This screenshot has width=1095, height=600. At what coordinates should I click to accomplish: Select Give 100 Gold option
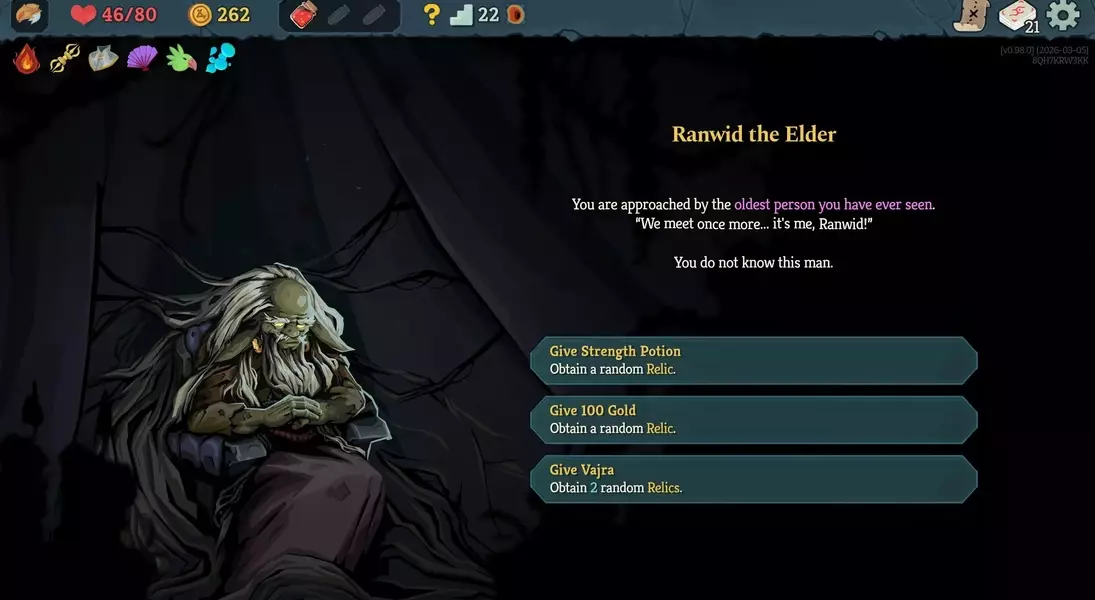[753, 419]
